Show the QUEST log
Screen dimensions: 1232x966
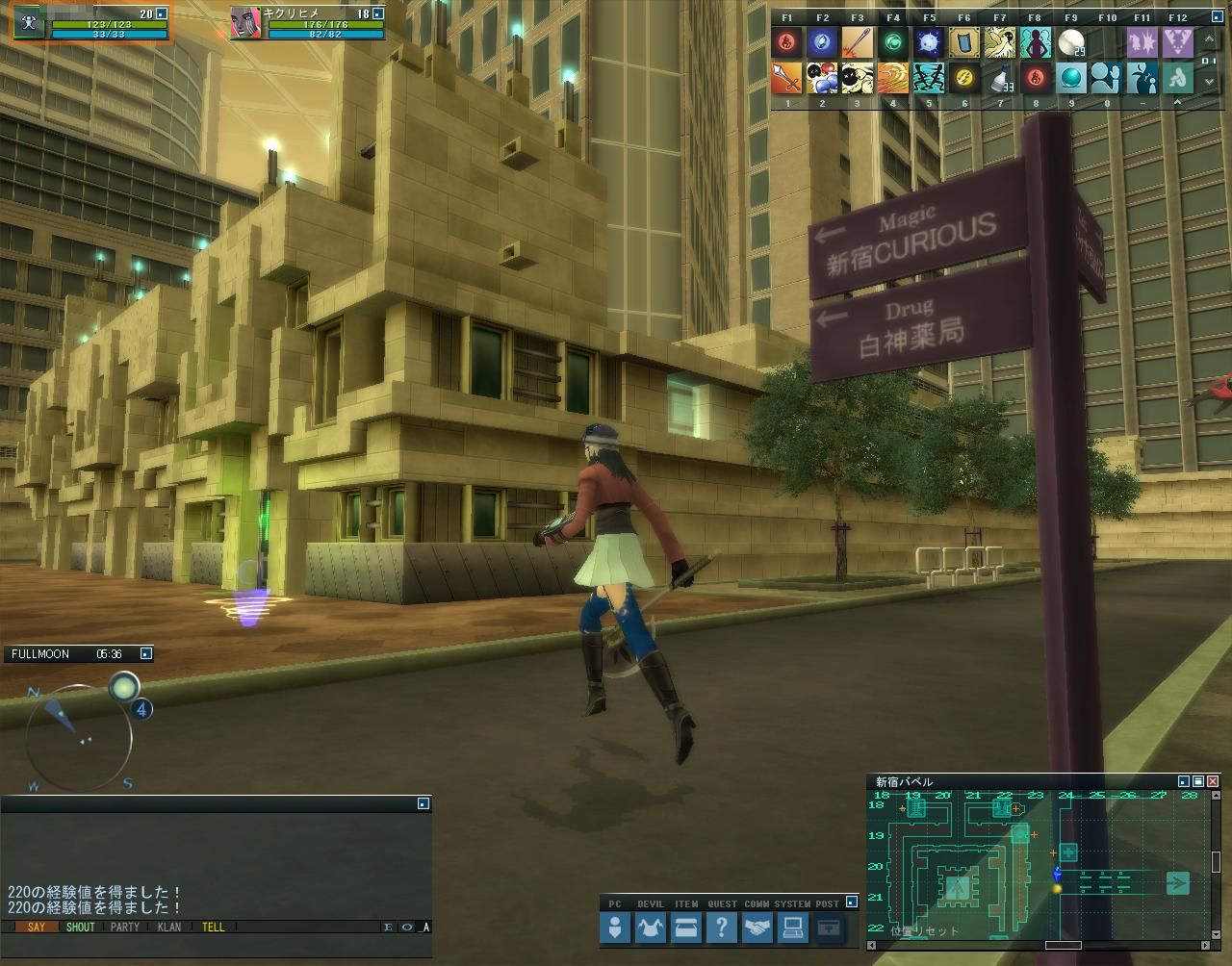click(721, 928)
